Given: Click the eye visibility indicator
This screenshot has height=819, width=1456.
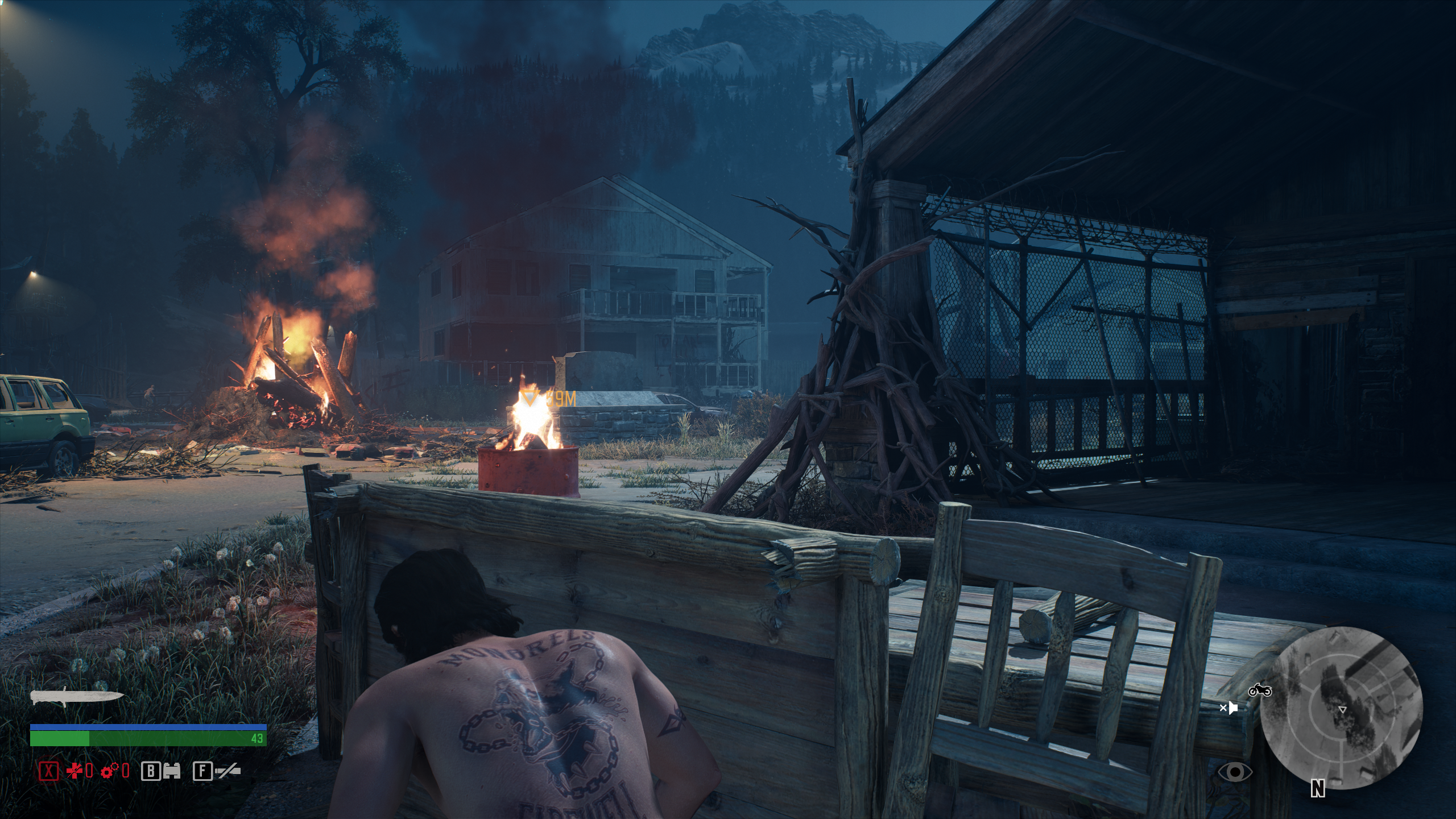Looking at the screenshot, I should [1235, 771].
